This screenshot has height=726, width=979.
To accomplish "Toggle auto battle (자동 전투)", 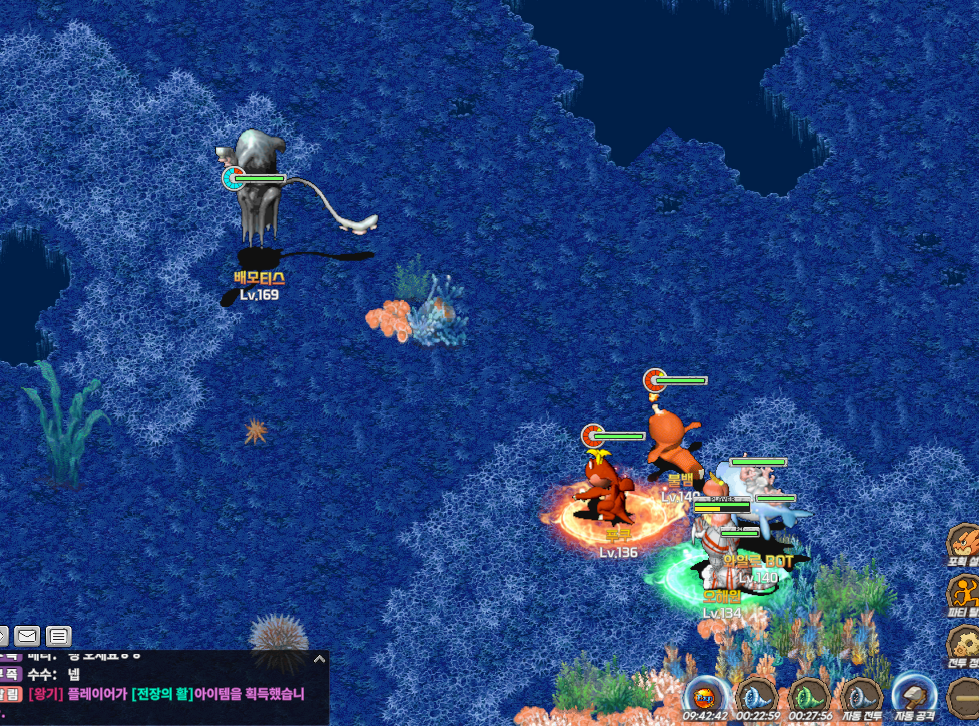I will pos(860,695).
